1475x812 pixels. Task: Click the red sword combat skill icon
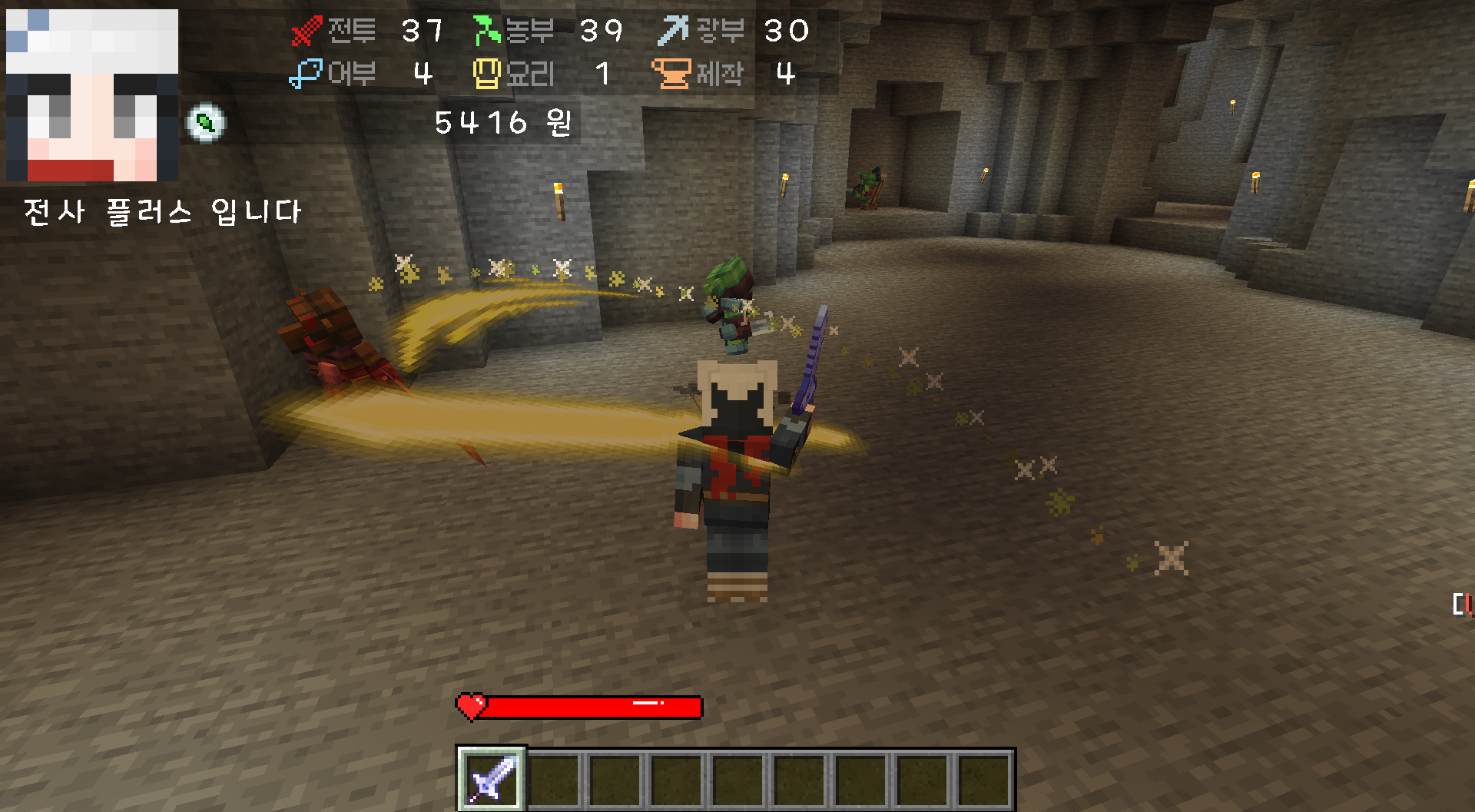point(307,31)
